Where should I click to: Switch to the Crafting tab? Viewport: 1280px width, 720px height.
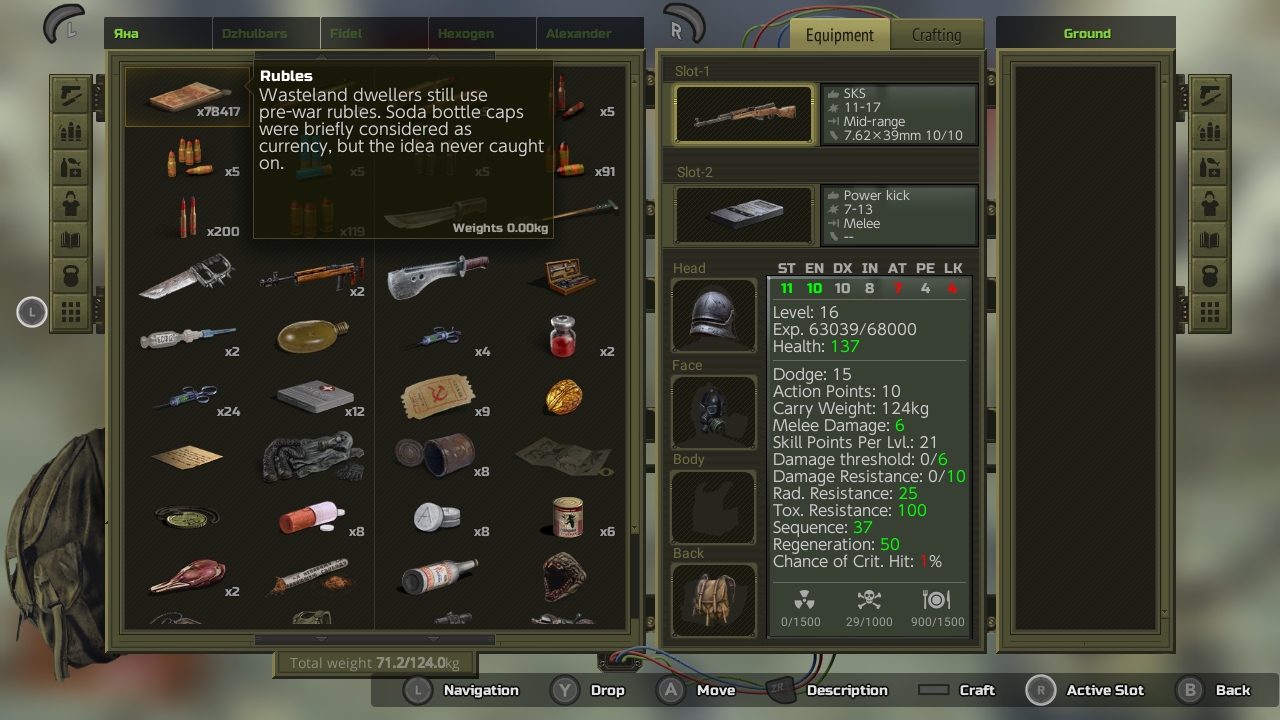coord(937,33)
